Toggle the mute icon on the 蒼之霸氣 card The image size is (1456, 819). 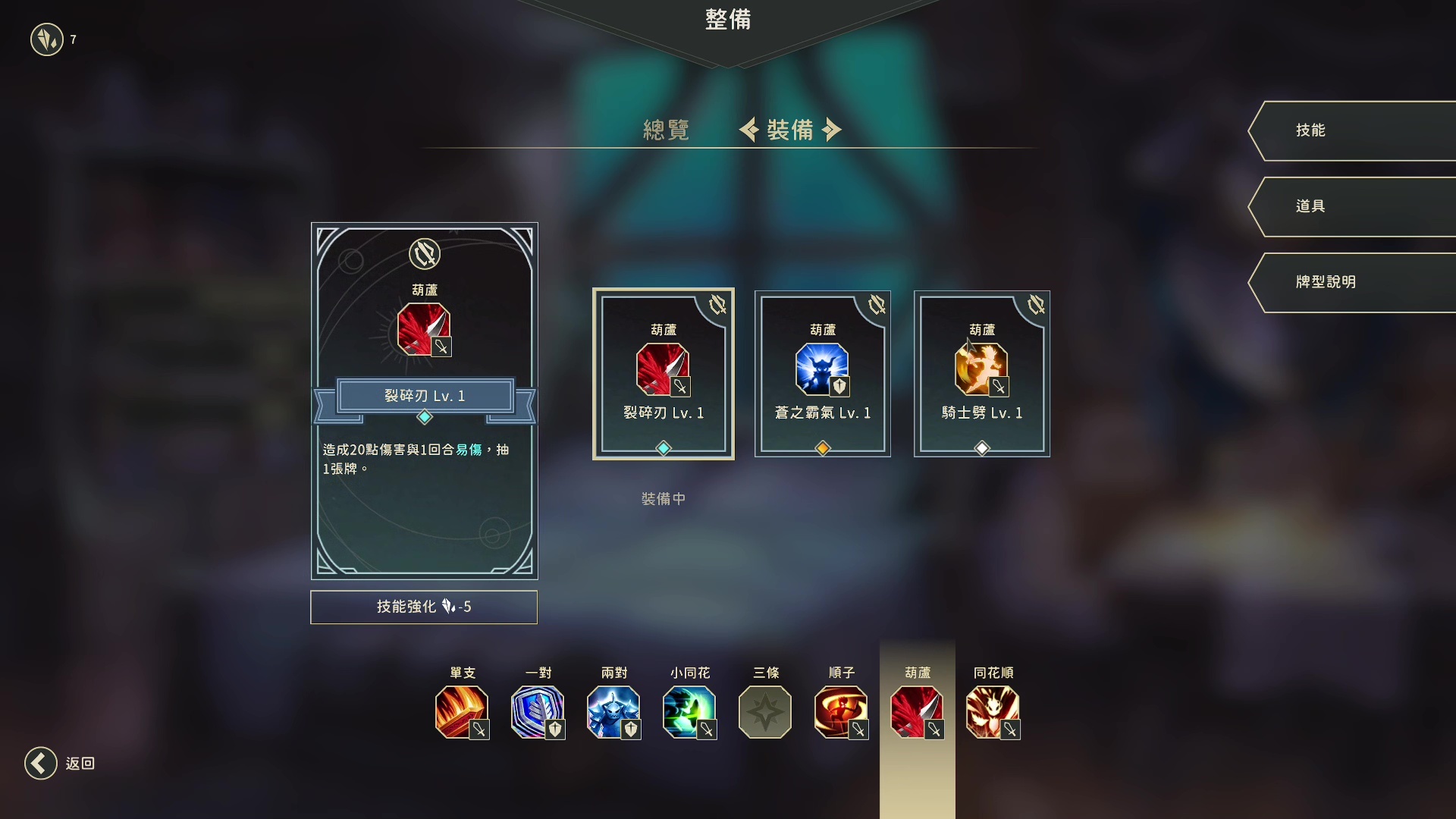(877, 305)
